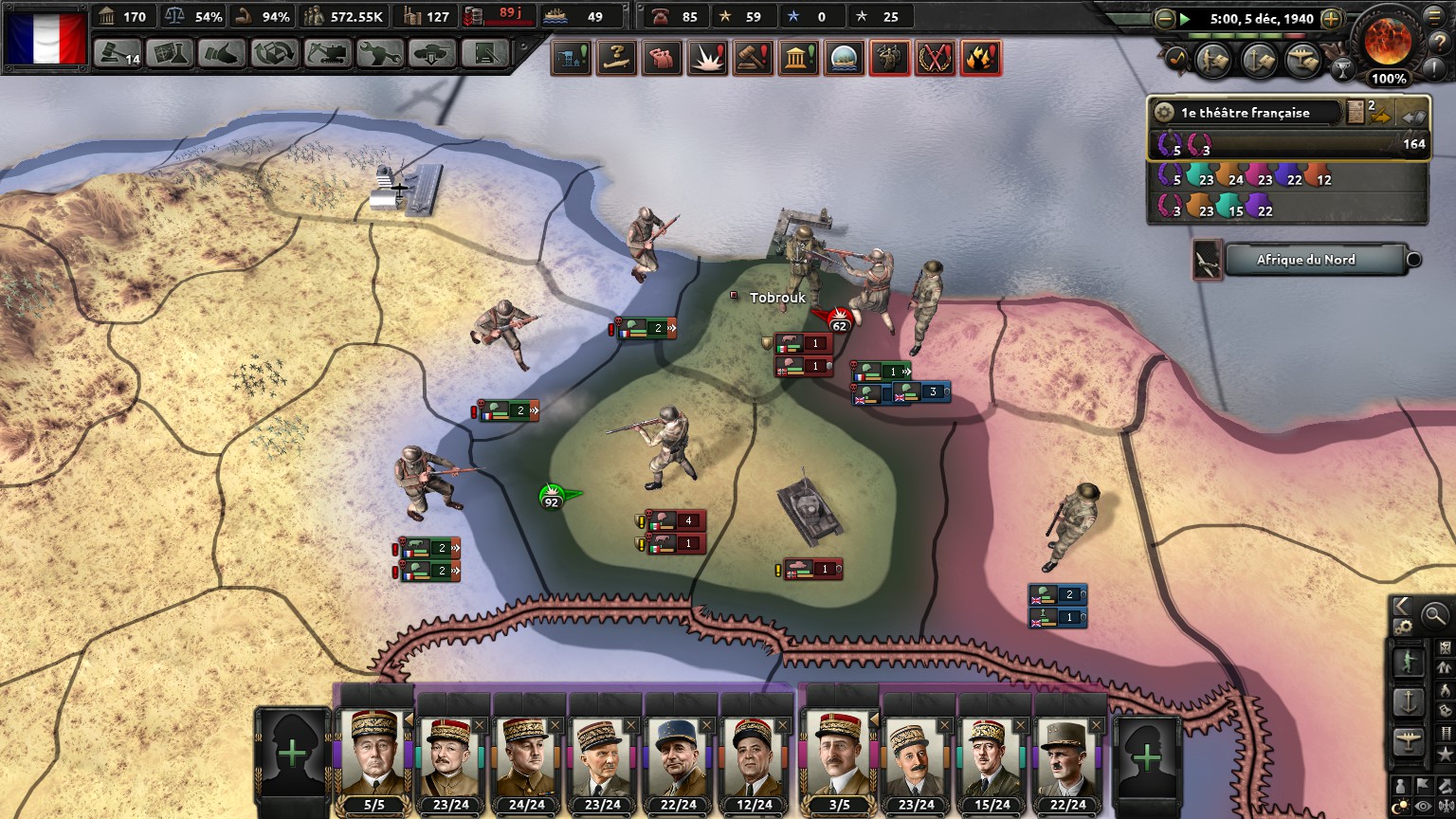This screenshot has width=1456, height=819.
Task: Click the fire alert icon
Action: click(980, 58)
